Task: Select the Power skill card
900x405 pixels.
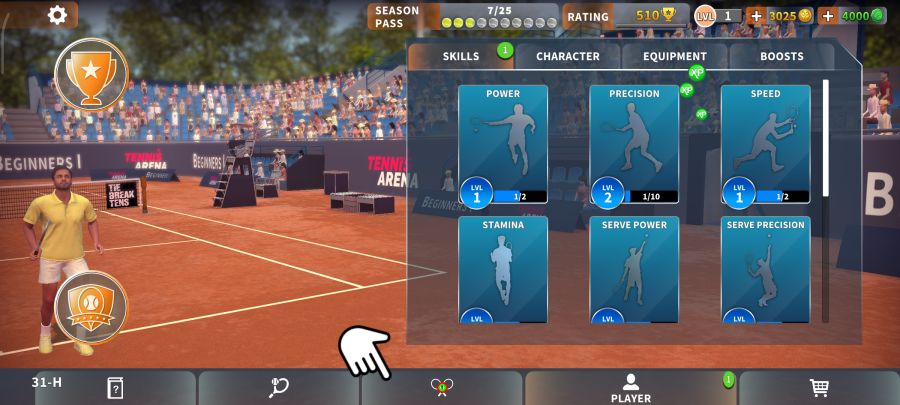Action: [x=503, y=144]
